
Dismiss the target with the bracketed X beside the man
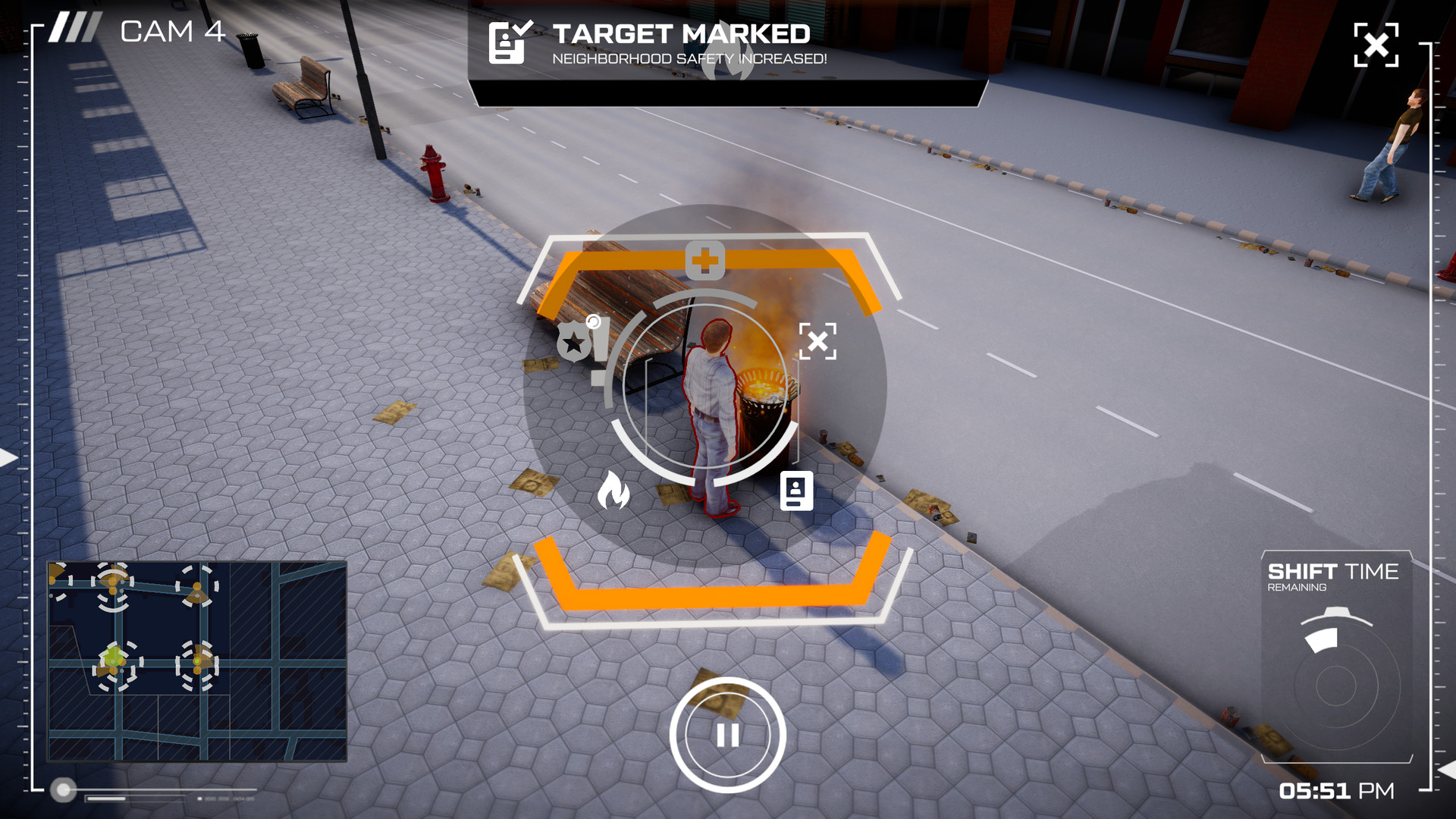point(817,341)
